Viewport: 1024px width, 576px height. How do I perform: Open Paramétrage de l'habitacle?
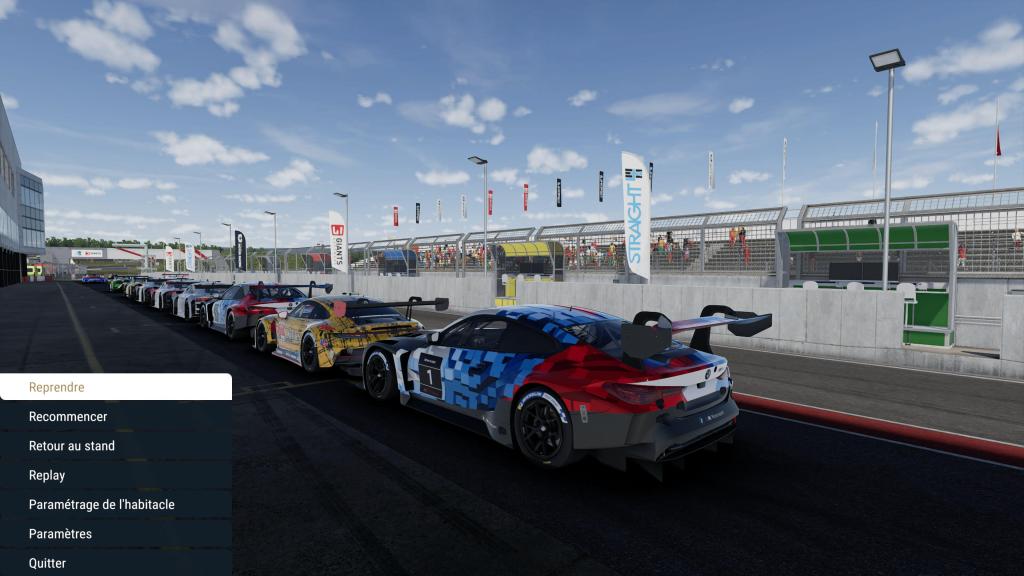click(x=115, y=504)
